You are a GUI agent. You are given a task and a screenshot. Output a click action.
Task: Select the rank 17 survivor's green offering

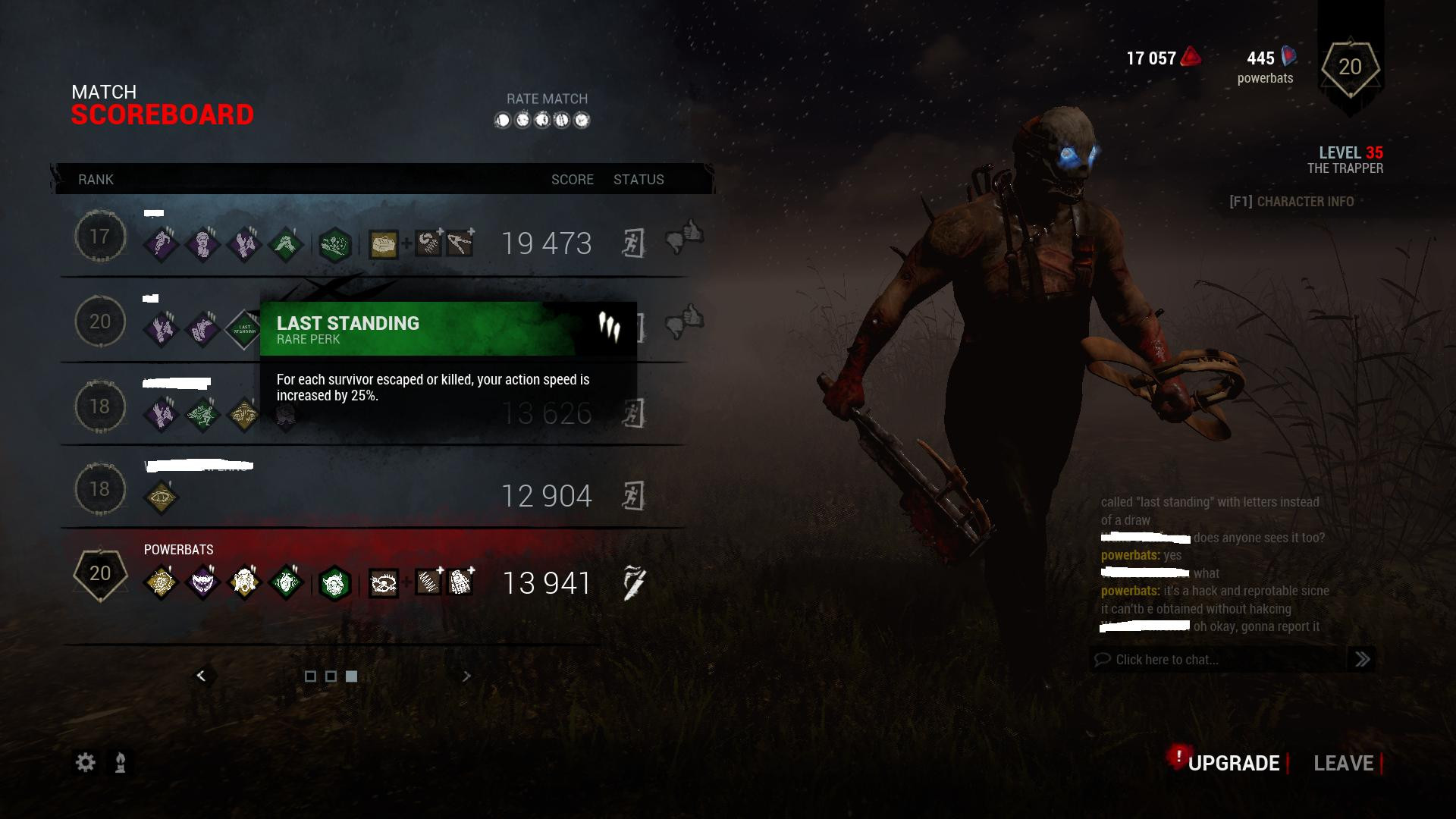click(334, 244)
